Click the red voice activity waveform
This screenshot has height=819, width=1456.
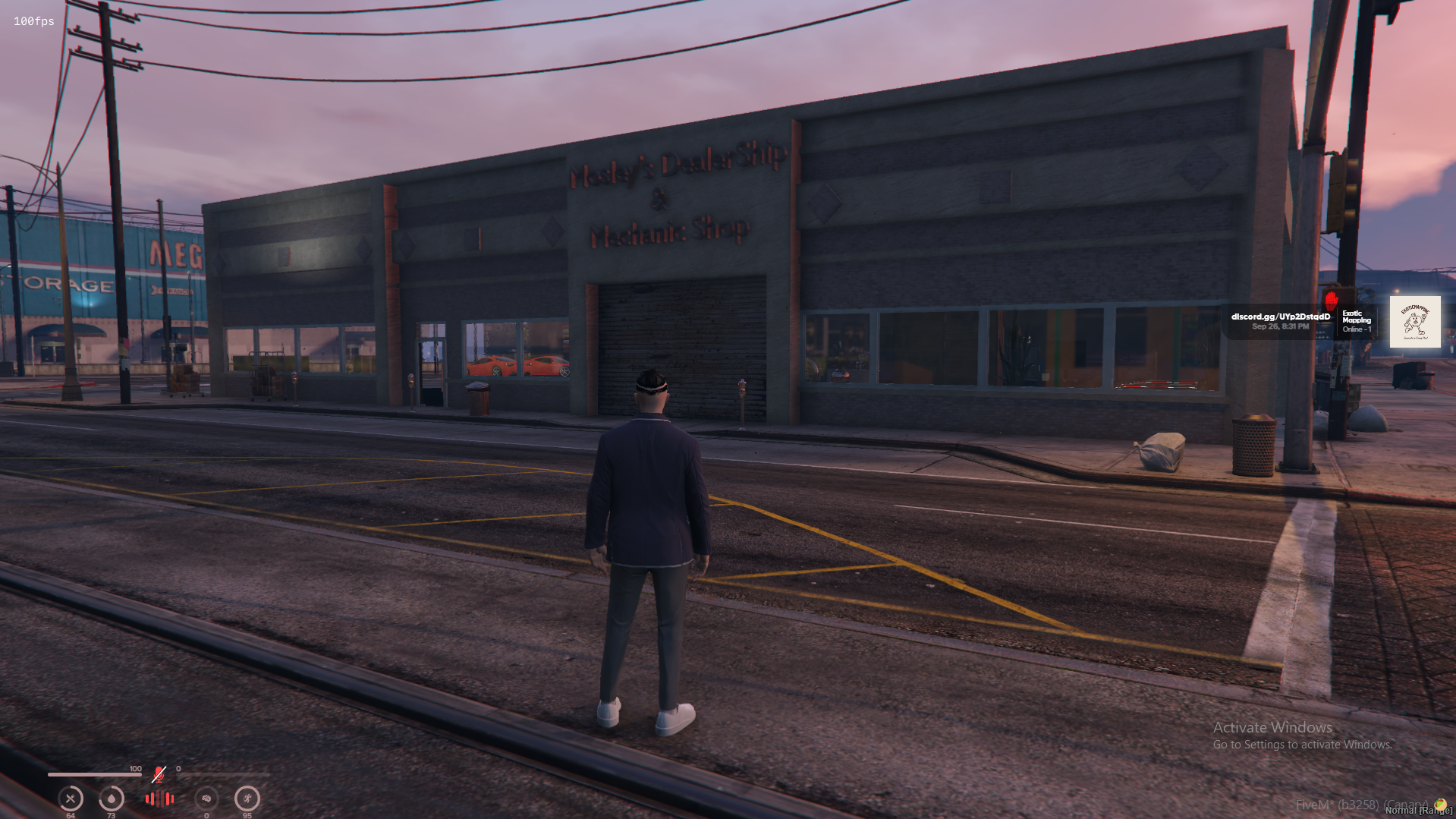pos(159,801)
